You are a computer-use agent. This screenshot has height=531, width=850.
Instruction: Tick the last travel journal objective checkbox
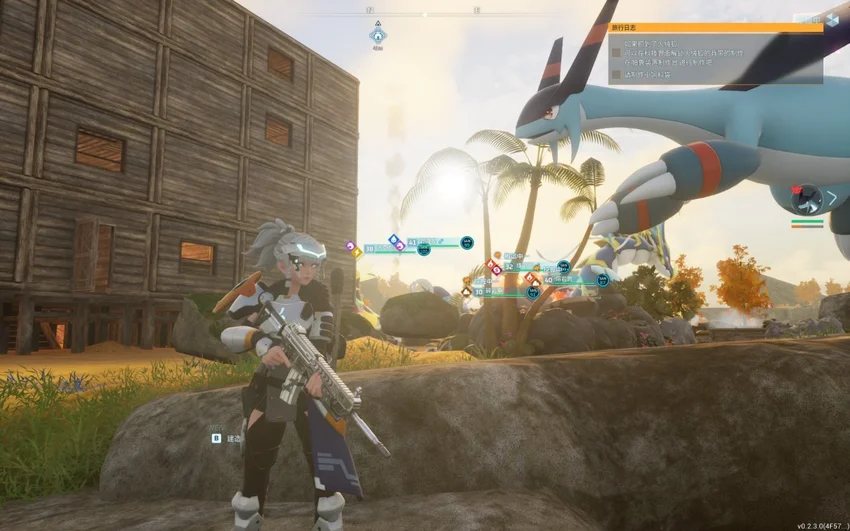click(616, 74)
